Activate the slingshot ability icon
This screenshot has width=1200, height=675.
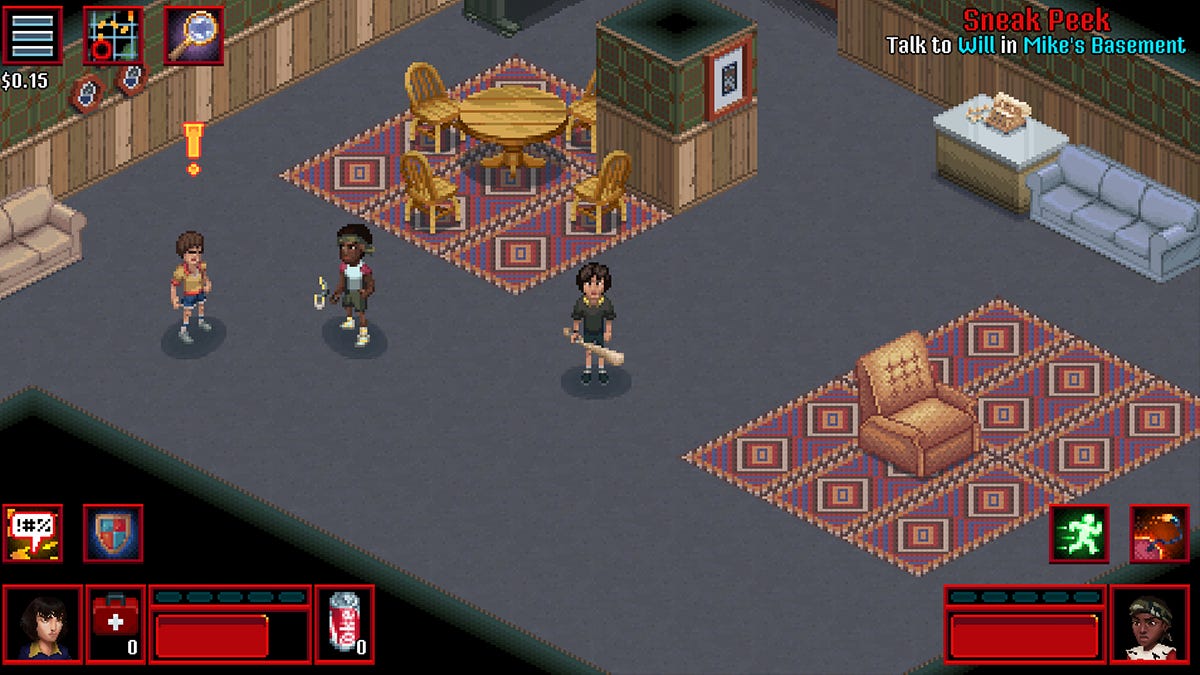pos(1159,533)
